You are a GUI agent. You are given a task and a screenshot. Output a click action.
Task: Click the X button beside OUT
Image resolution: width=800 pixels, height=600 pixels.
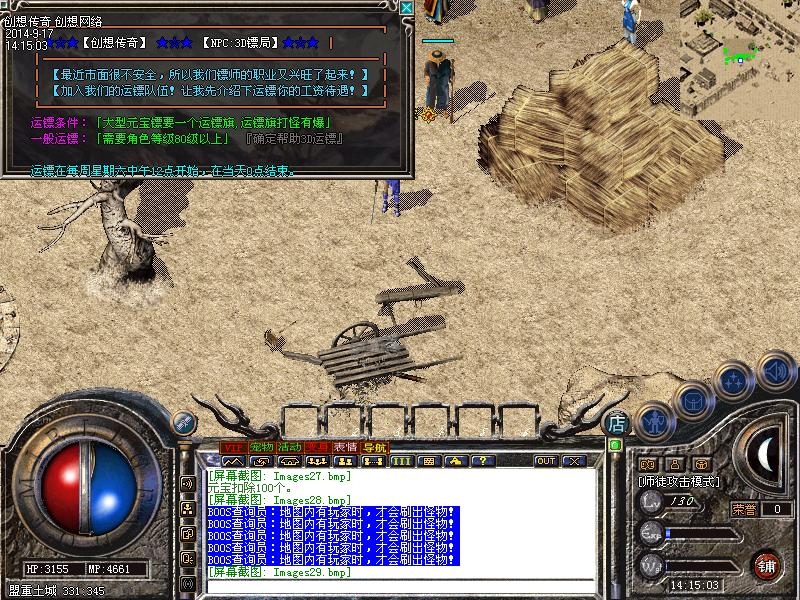pyautogui.click(x=574, y=461)
